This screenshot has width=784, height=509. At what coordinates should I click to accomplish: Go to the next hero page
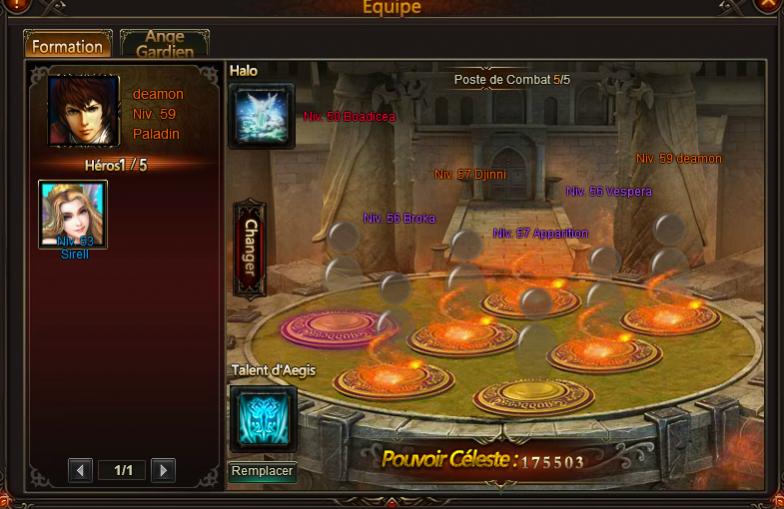coord(163,470)
